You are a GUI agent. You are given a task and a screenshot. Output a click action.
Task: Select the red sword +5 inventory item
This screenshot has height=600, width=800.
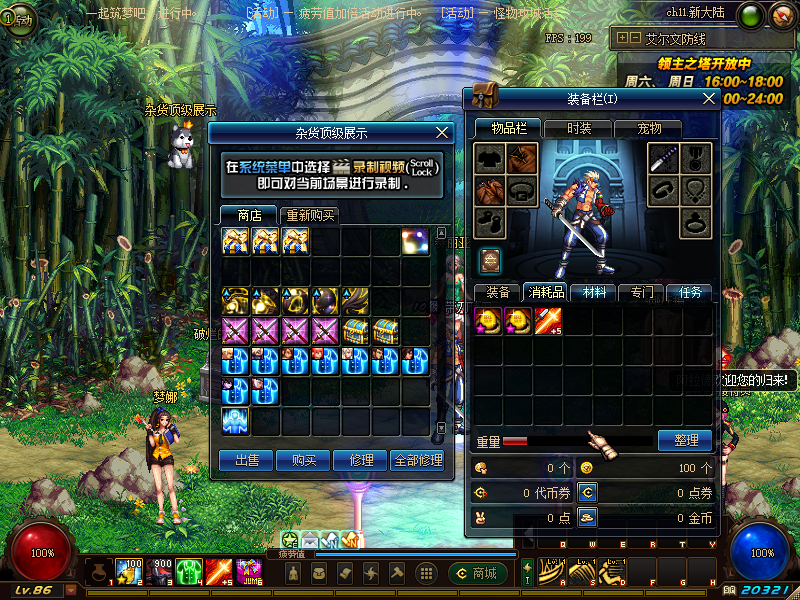(x=547, y=320)
